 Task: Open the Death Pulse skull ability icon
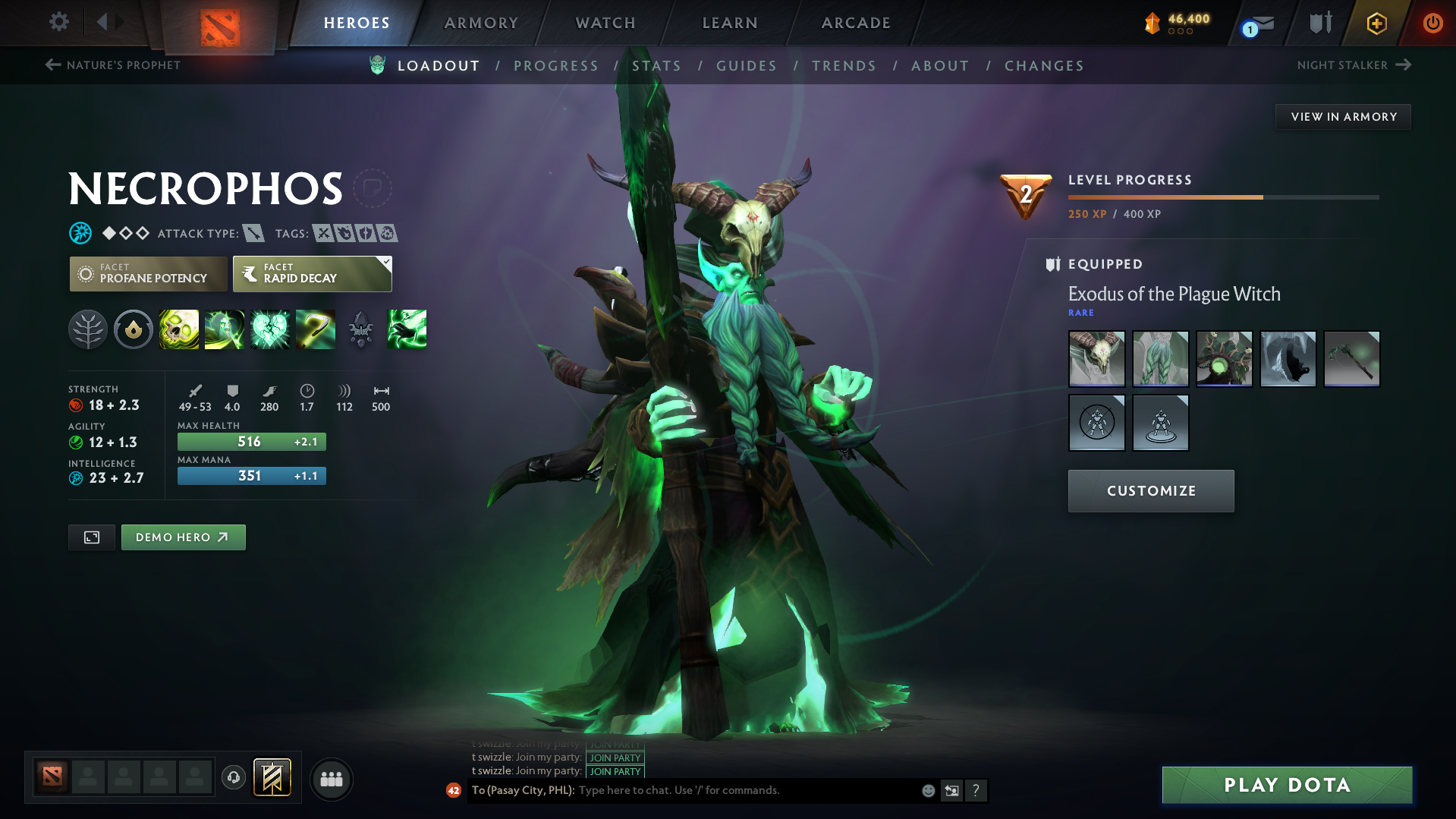click(x=178, y=329)
